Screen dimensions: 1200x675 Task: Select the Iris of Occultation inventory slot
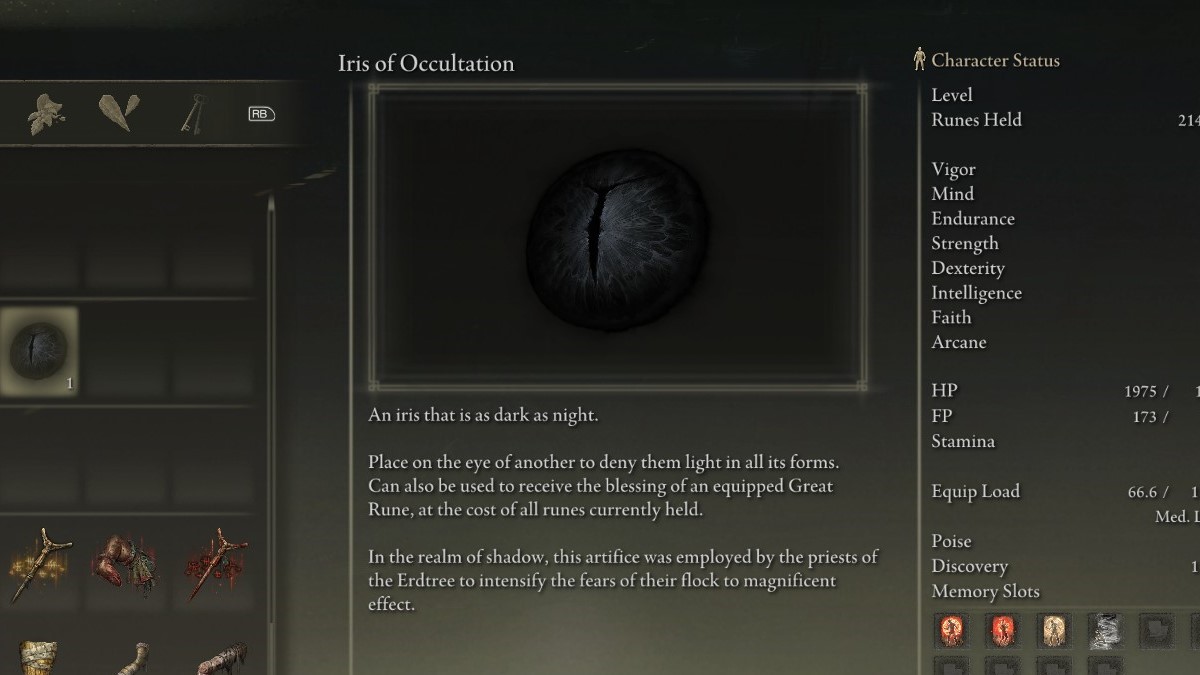39,351
